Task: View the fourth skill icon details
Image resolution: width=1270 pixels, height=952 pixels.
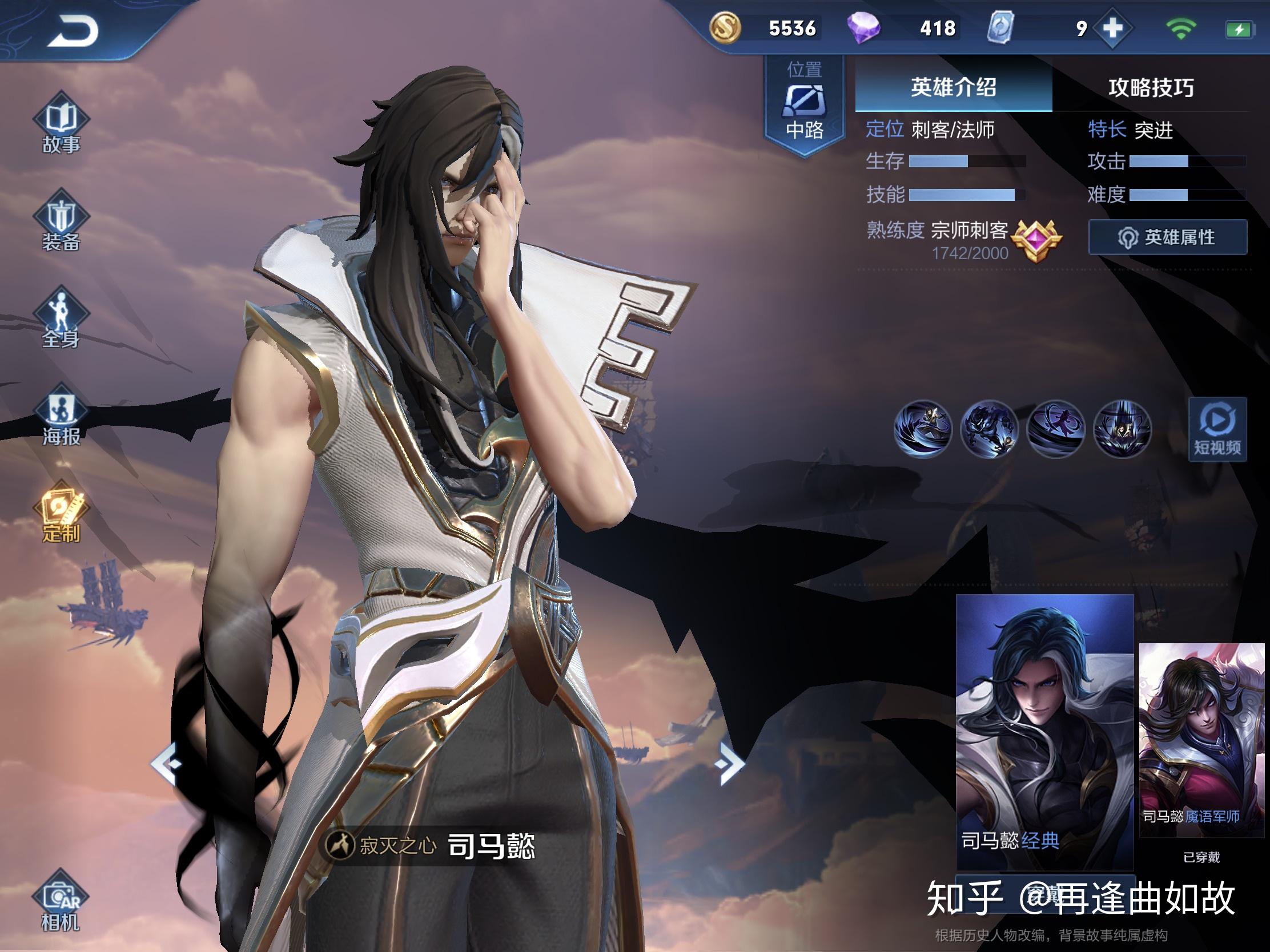Action: coord(1123,429)
